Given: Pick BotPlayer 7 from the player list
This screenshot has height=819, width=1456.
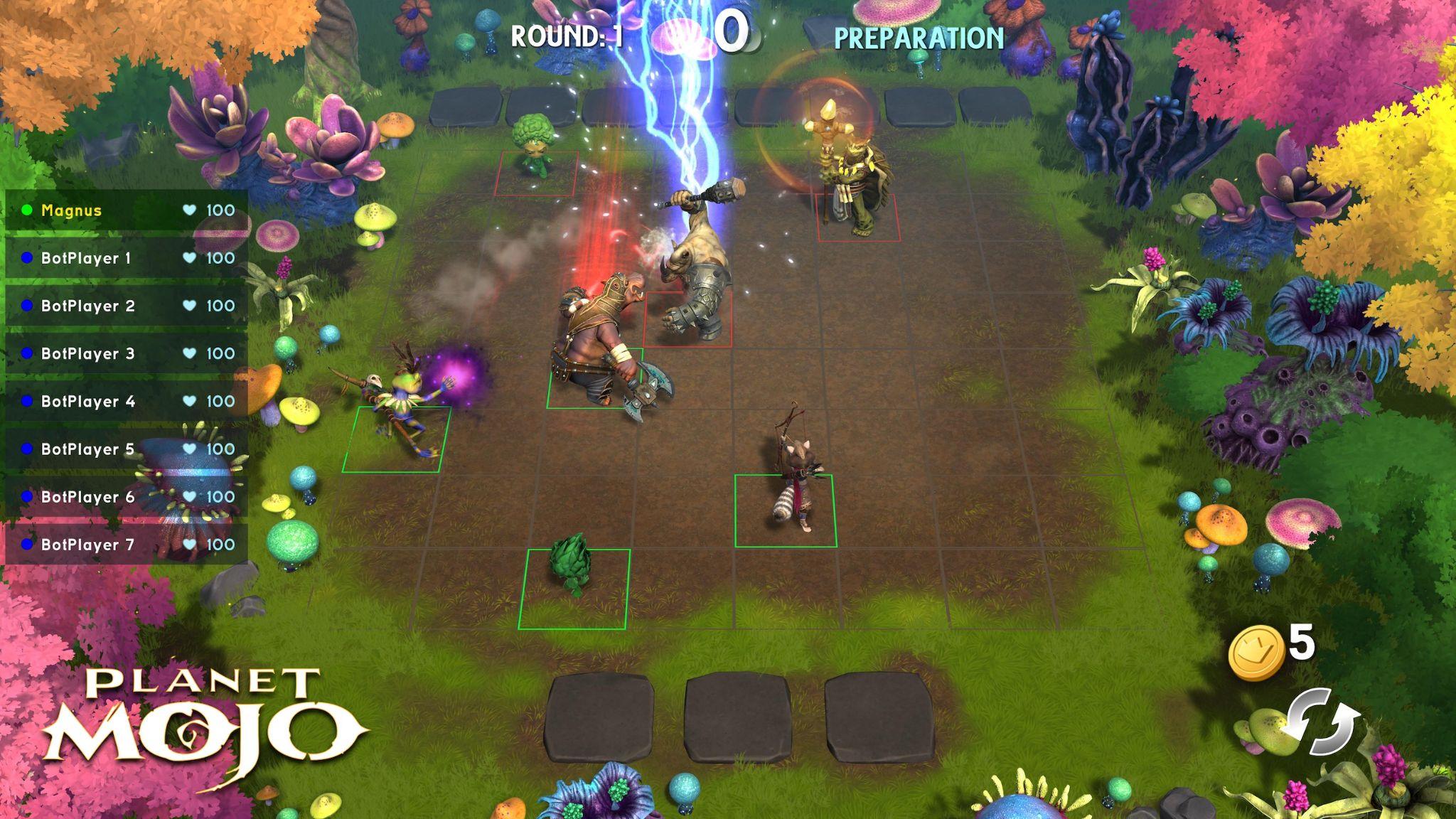Looking at the screenshot, I should (x=127, y=544).
